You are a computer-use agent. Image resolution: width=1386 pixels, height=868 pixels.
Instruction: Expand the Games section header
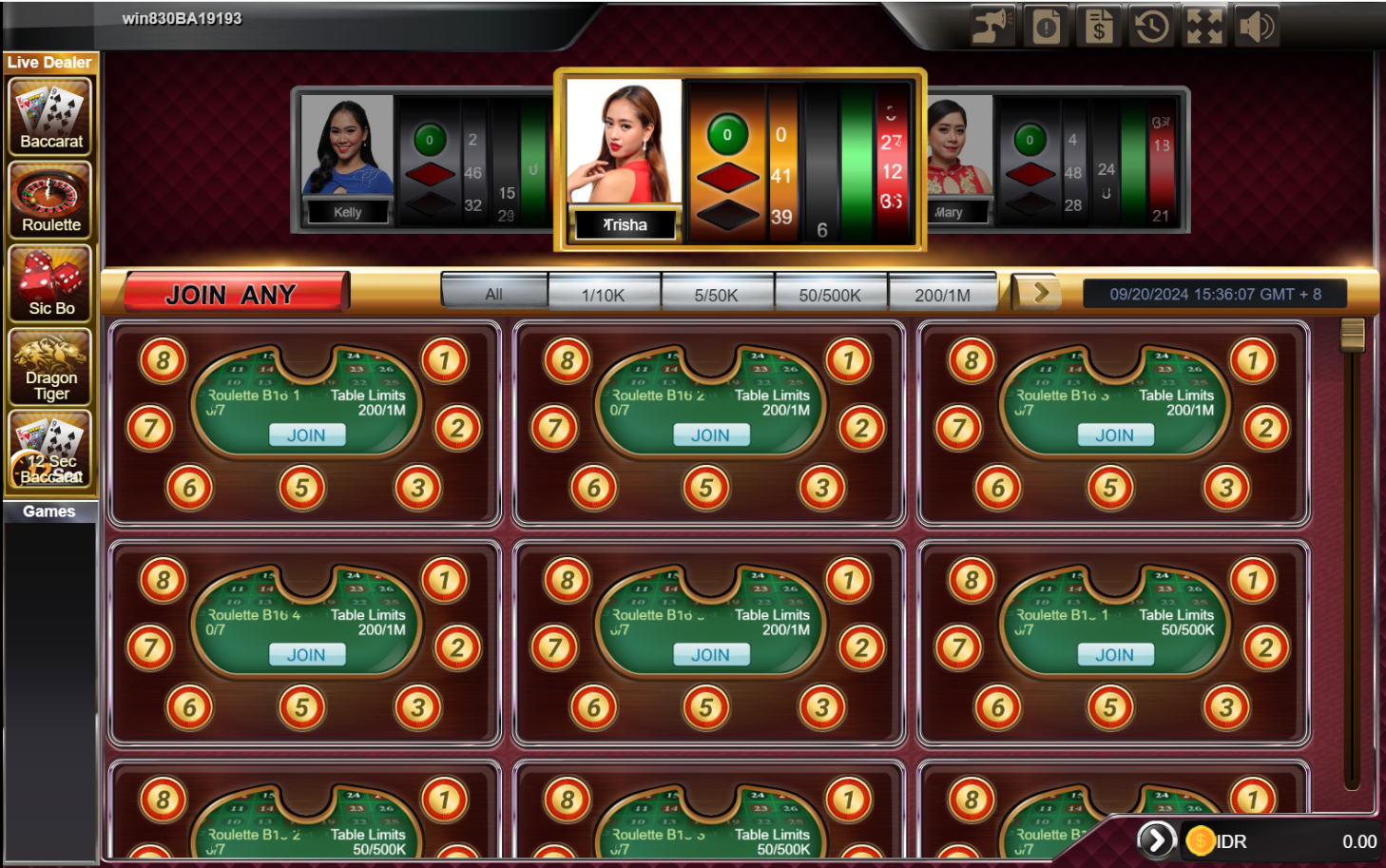coord(49,511)
